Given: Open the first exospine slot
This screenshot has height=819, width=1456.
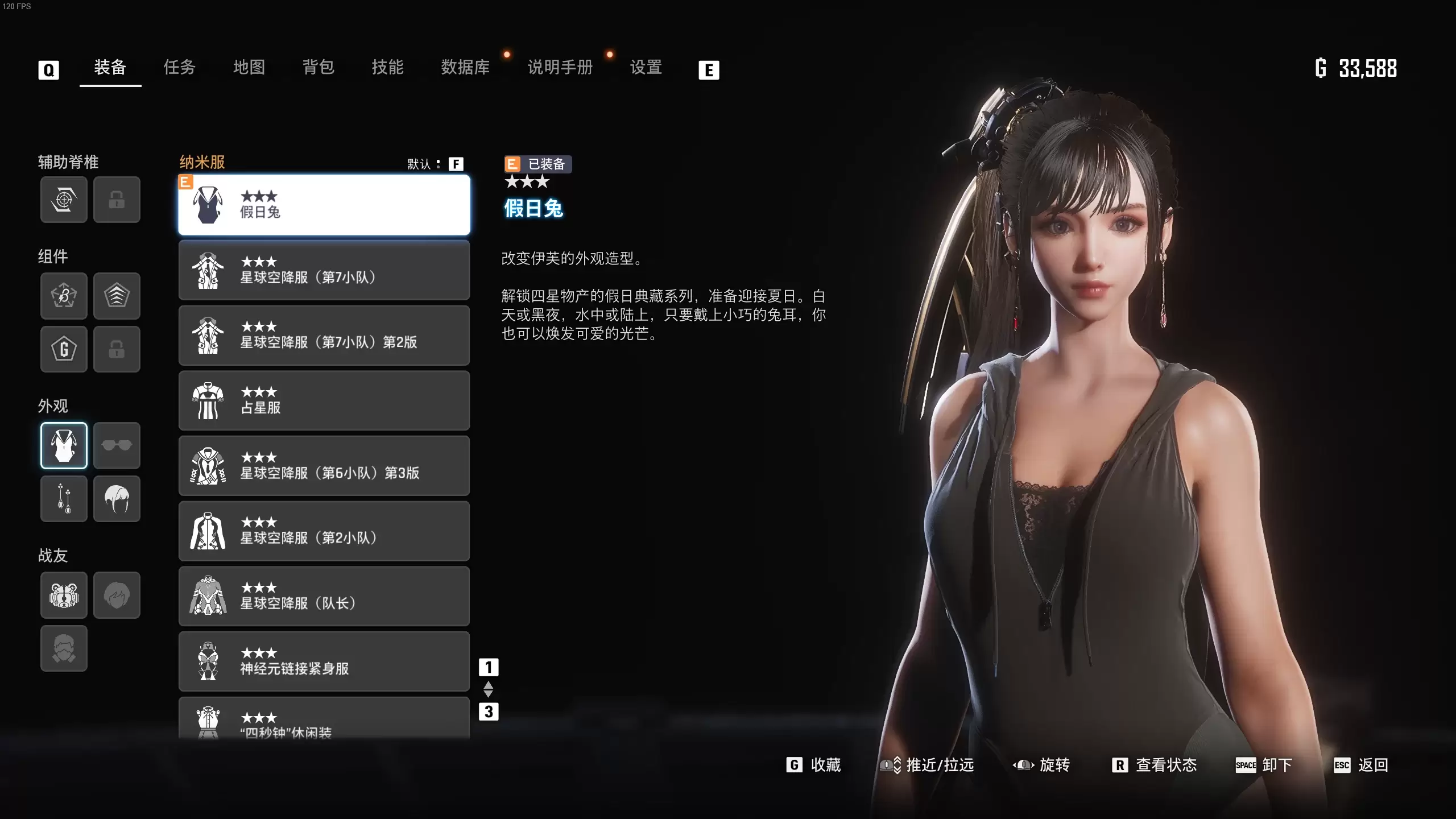Looking at the screenshot, I should tap(64, 200).
